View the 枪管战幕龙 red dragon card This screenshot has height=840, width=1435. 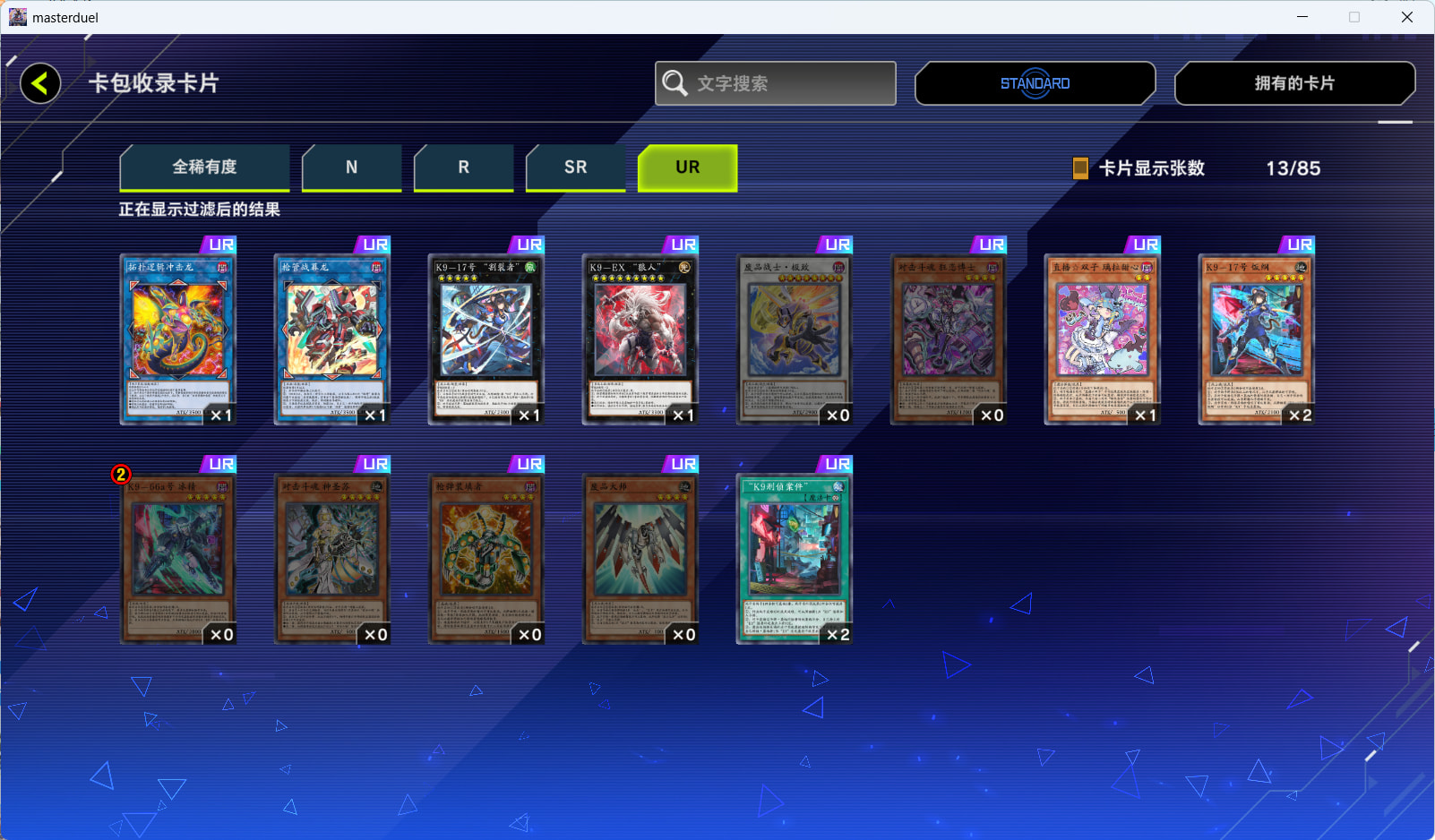[x=332, y=339]
